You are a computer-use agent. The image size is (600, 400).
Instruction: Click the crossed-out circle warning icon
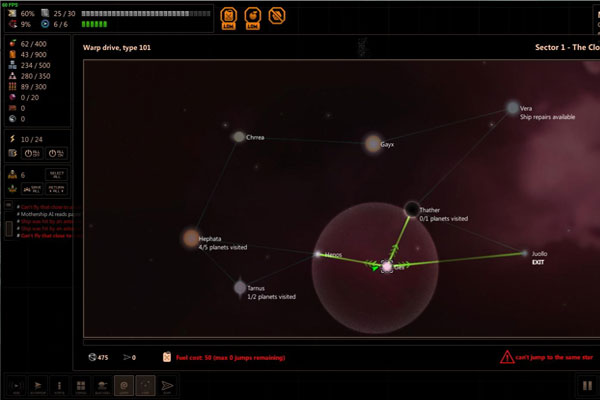(276, 16)
